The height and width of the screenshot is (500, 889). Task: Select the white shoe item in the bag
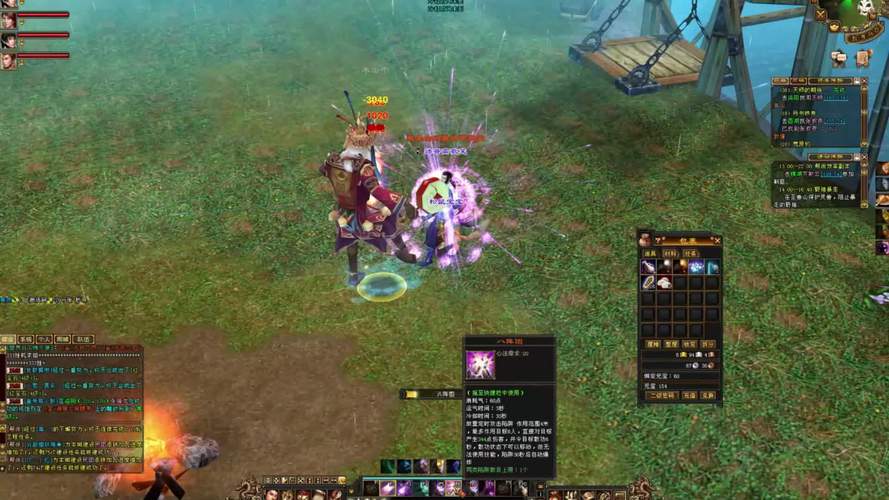point(648,267)
